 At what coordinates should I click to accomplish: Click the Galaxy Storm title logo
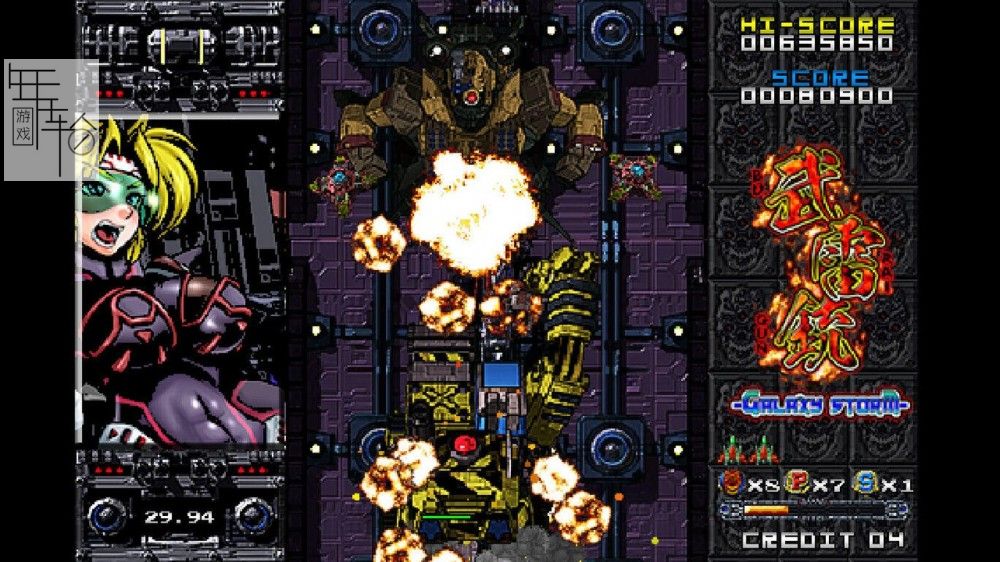click(819, 406)
